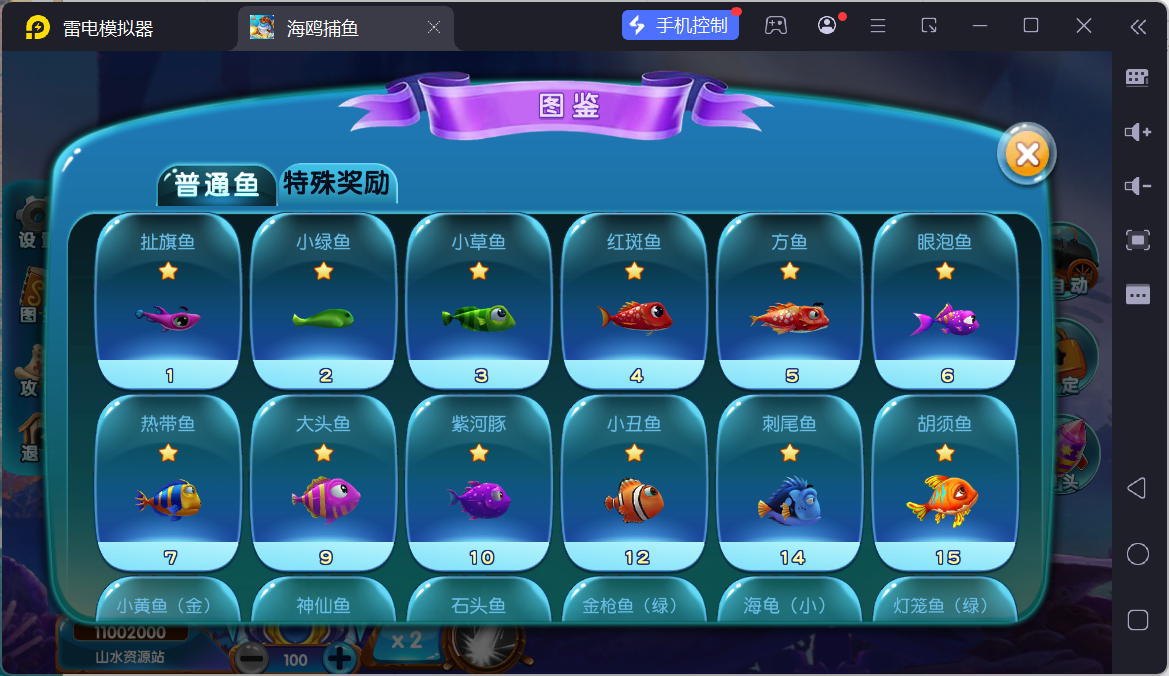Screen dimensions: 1169x676
Task: Close the 海鸥捕鱼 emulator tab
Action: [434, 28]
